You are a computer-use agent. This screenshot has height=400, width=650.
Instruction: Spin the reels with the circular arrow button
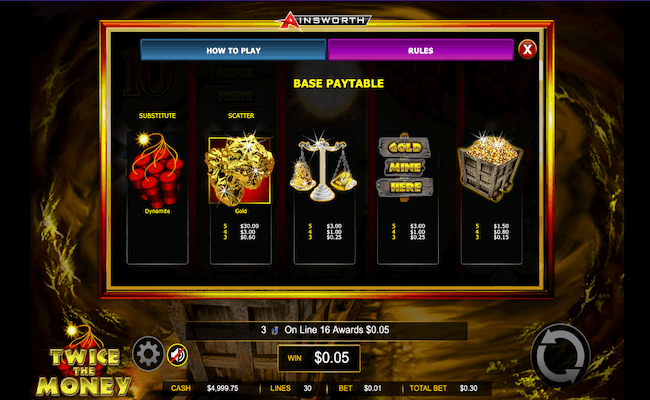[x=560, y=355]
